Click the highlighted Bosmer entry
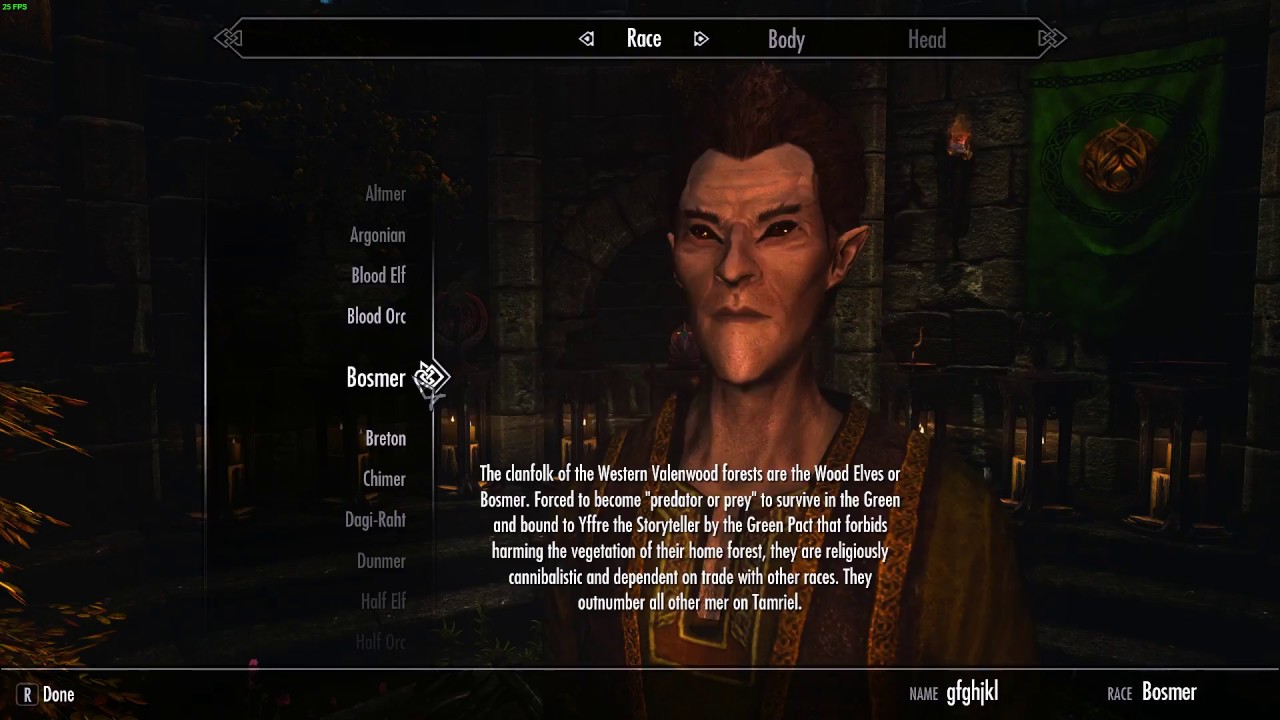This screenshot has width=1280, height=720. pyautogui.click(x=375, y=378)
